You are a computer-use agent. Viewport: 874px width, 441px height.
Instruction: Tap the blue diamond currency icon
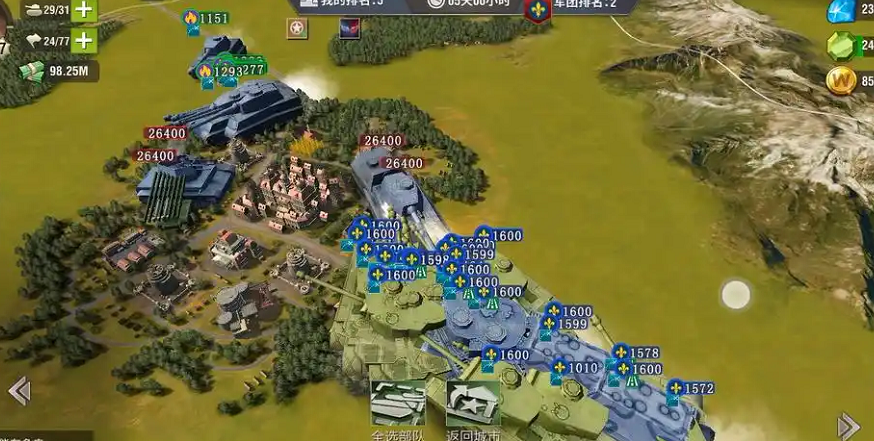click(842, 11)
